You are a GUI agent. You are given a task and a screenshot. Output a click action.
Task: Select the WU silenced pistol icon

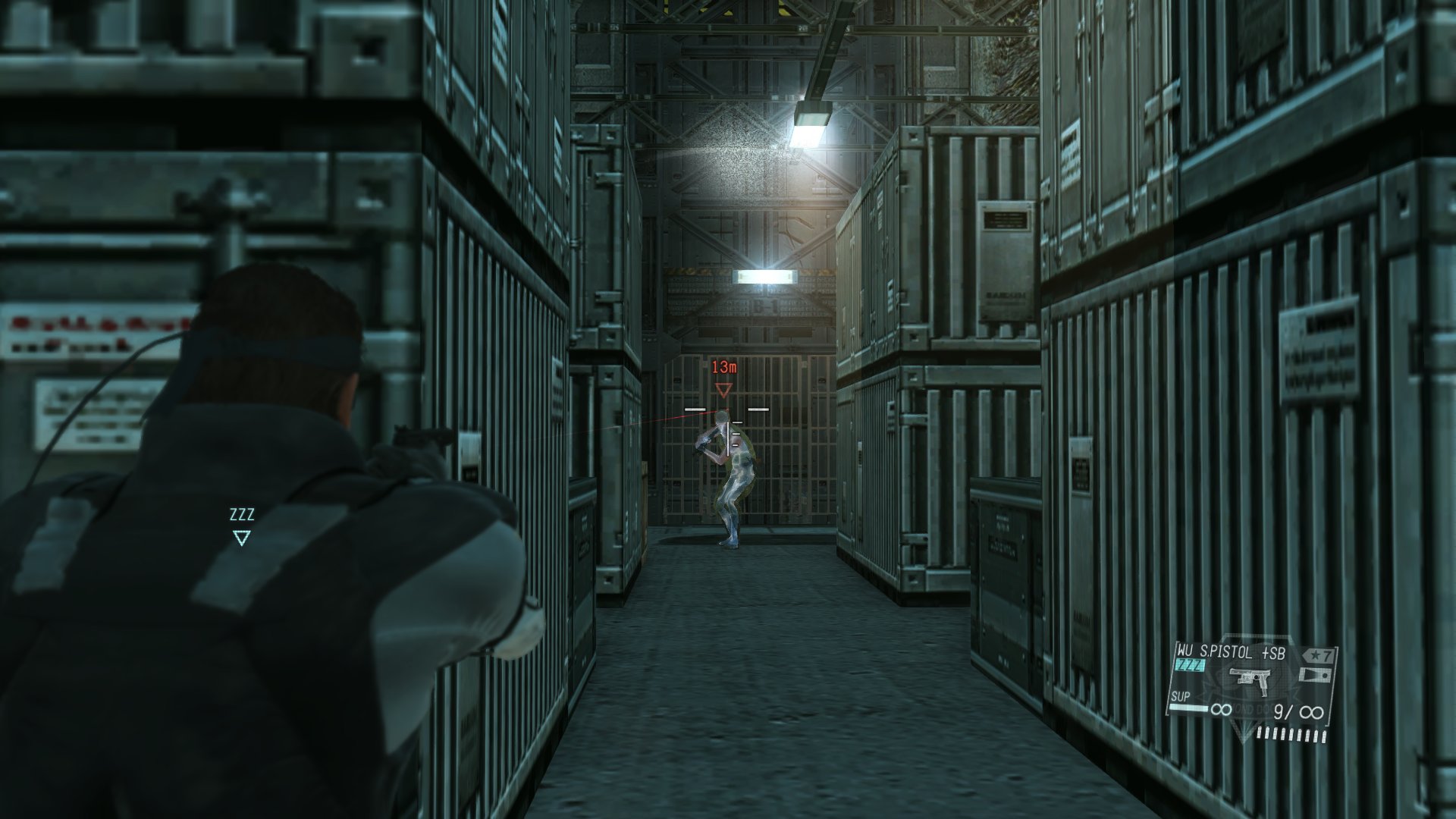click(x=1251, y=676)
